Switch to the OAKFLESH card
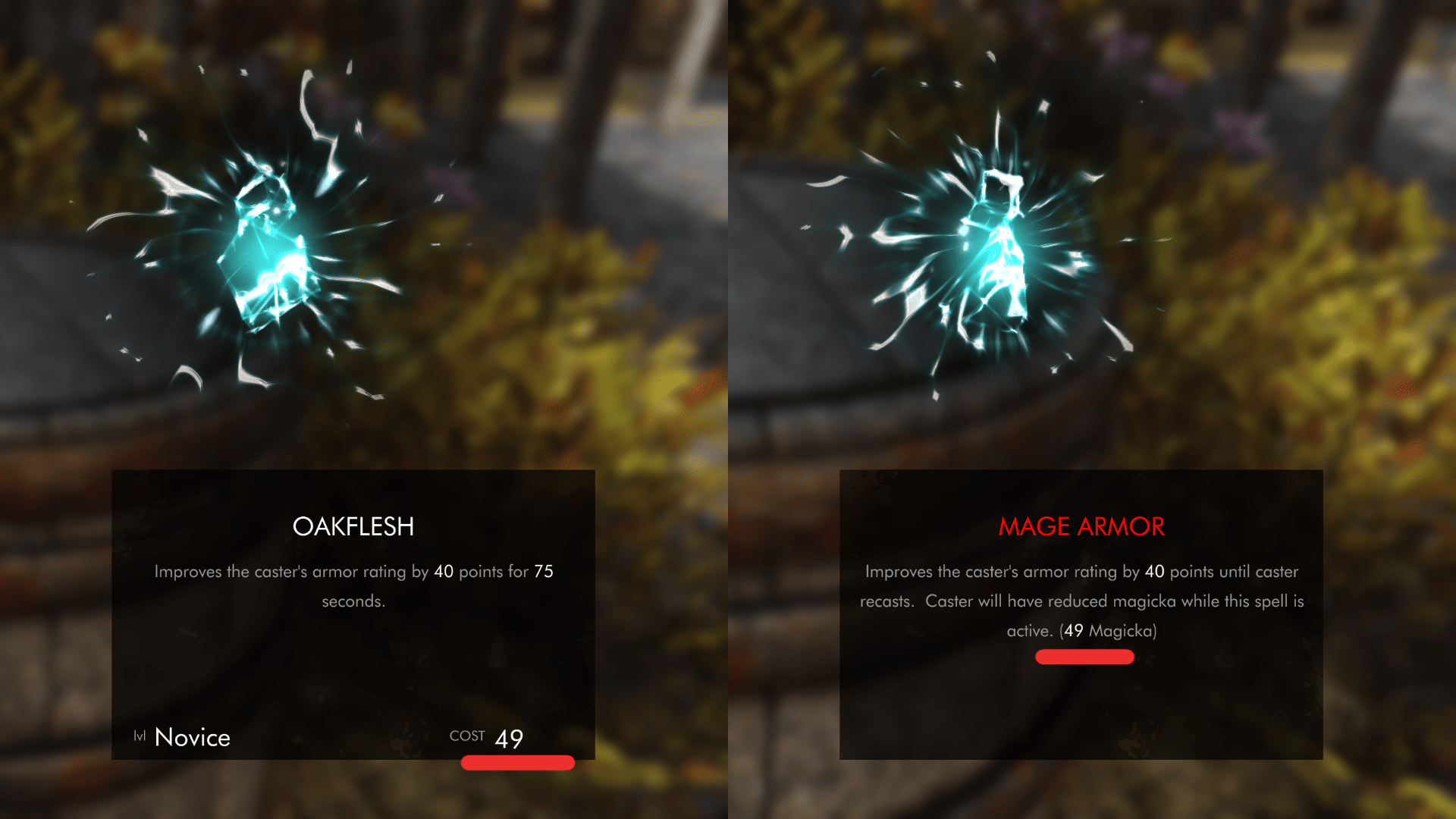Viewport: 1456px width, 819px height. [x=353, y=526]
